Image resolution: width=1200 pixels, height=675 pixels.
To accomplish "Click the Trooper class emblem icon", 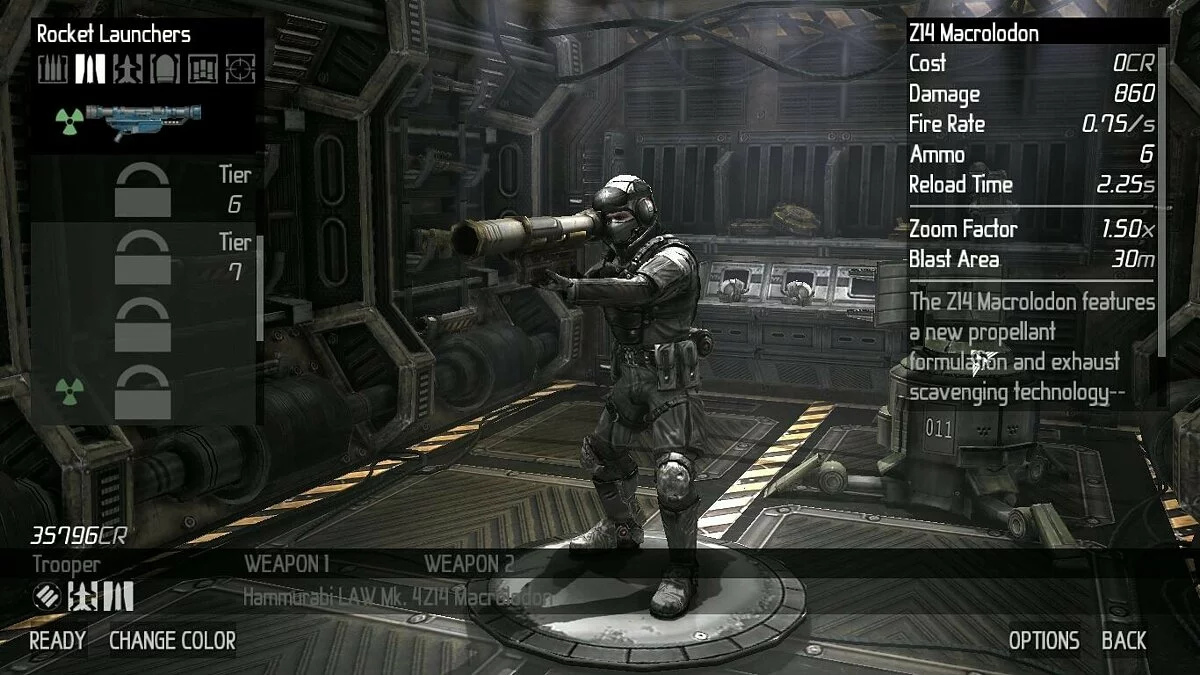I will coord(46,597).
